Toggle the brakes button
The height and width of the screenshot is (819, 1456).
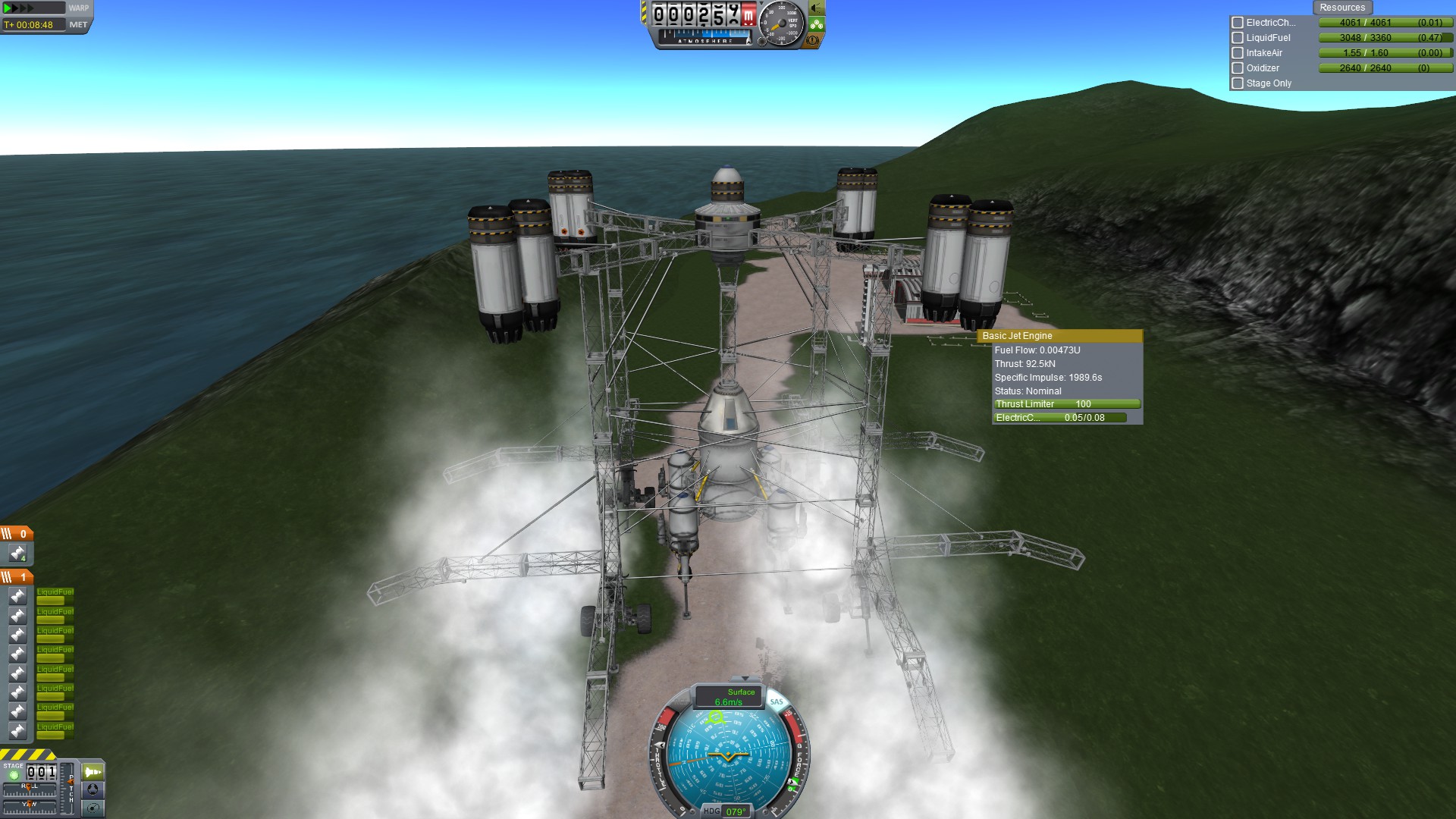tap(813, 40)
